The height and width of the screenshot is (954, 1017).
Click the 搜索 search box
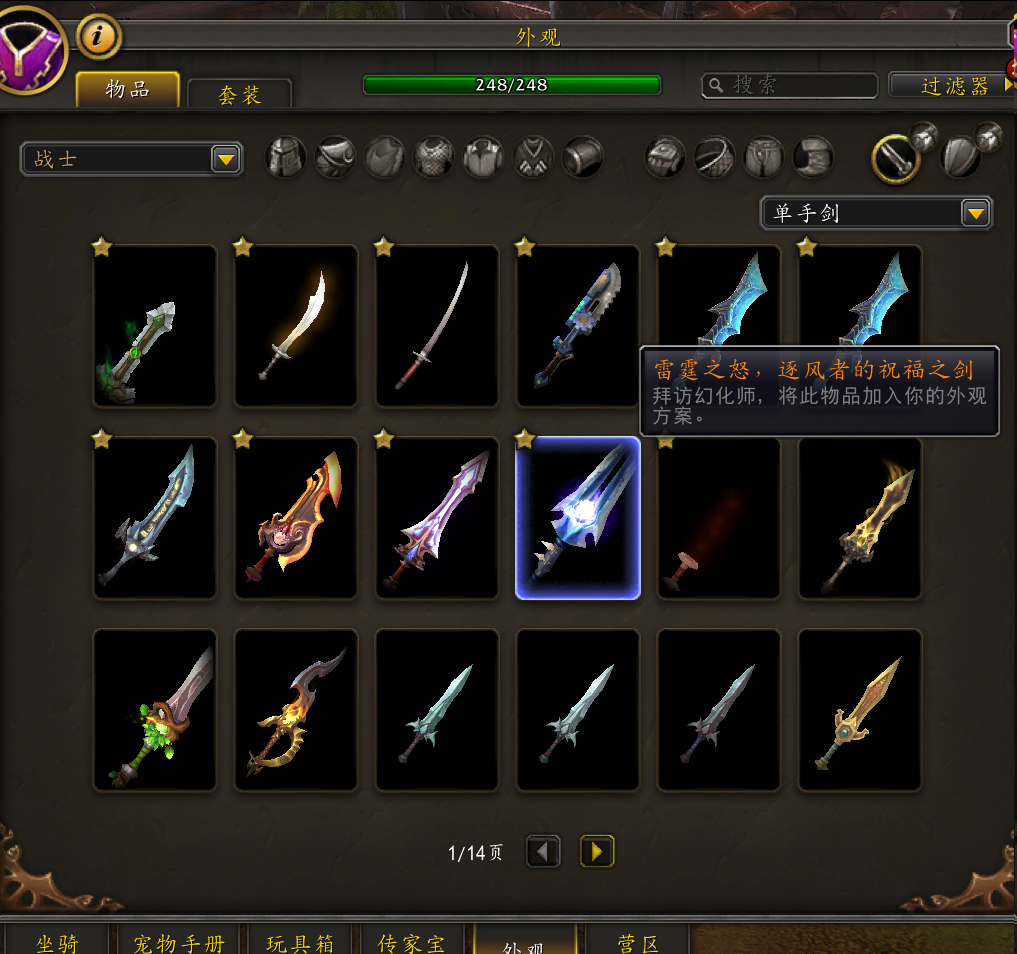(x=790, y=85)
